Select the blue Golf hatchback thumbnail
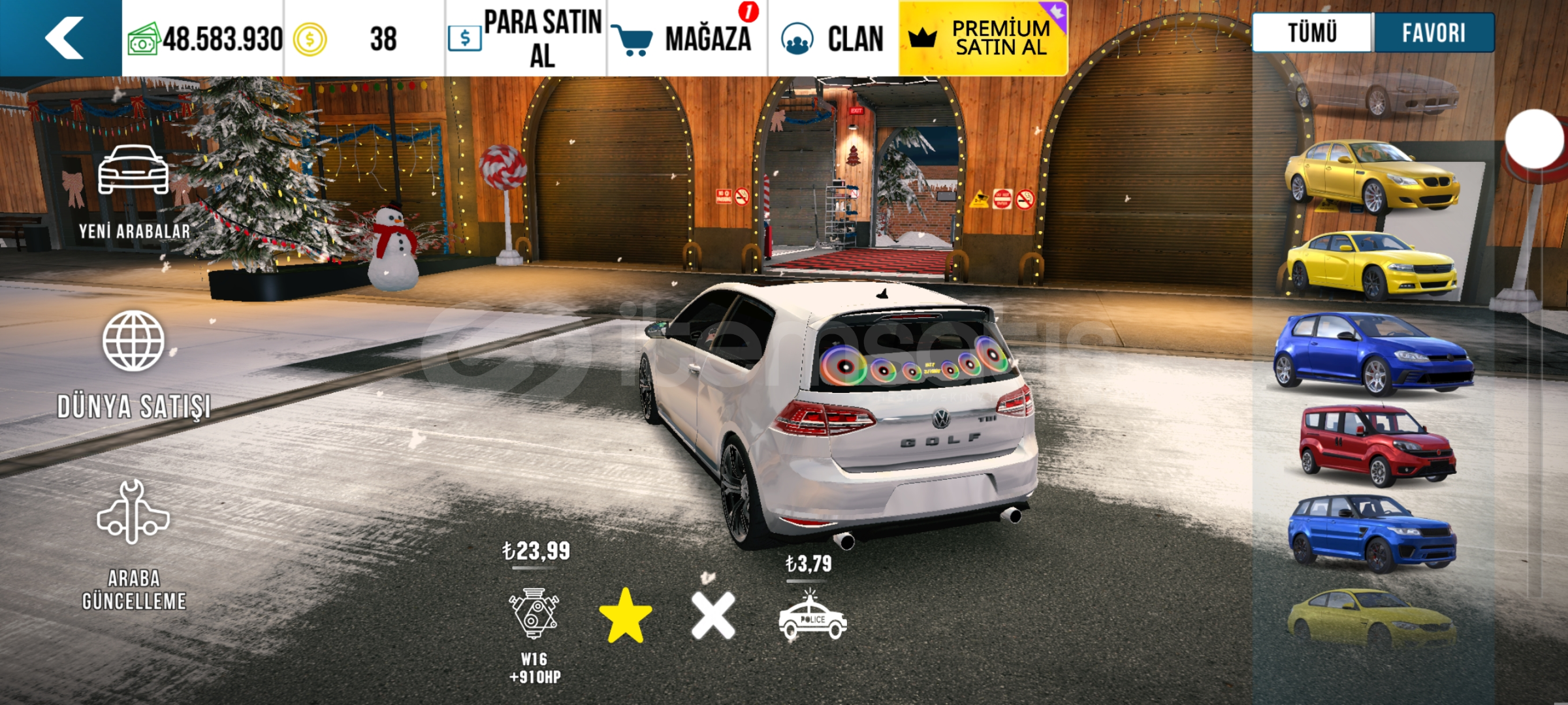Viewport: 1568px width, 705px height. coord(1371,354)
